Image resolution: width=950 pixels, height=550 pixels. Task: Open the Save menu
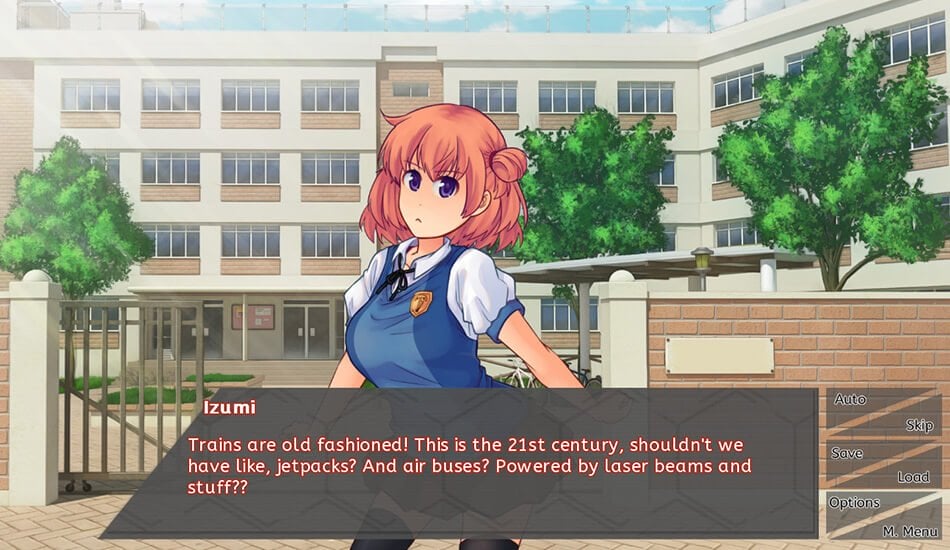click(847, 453)
